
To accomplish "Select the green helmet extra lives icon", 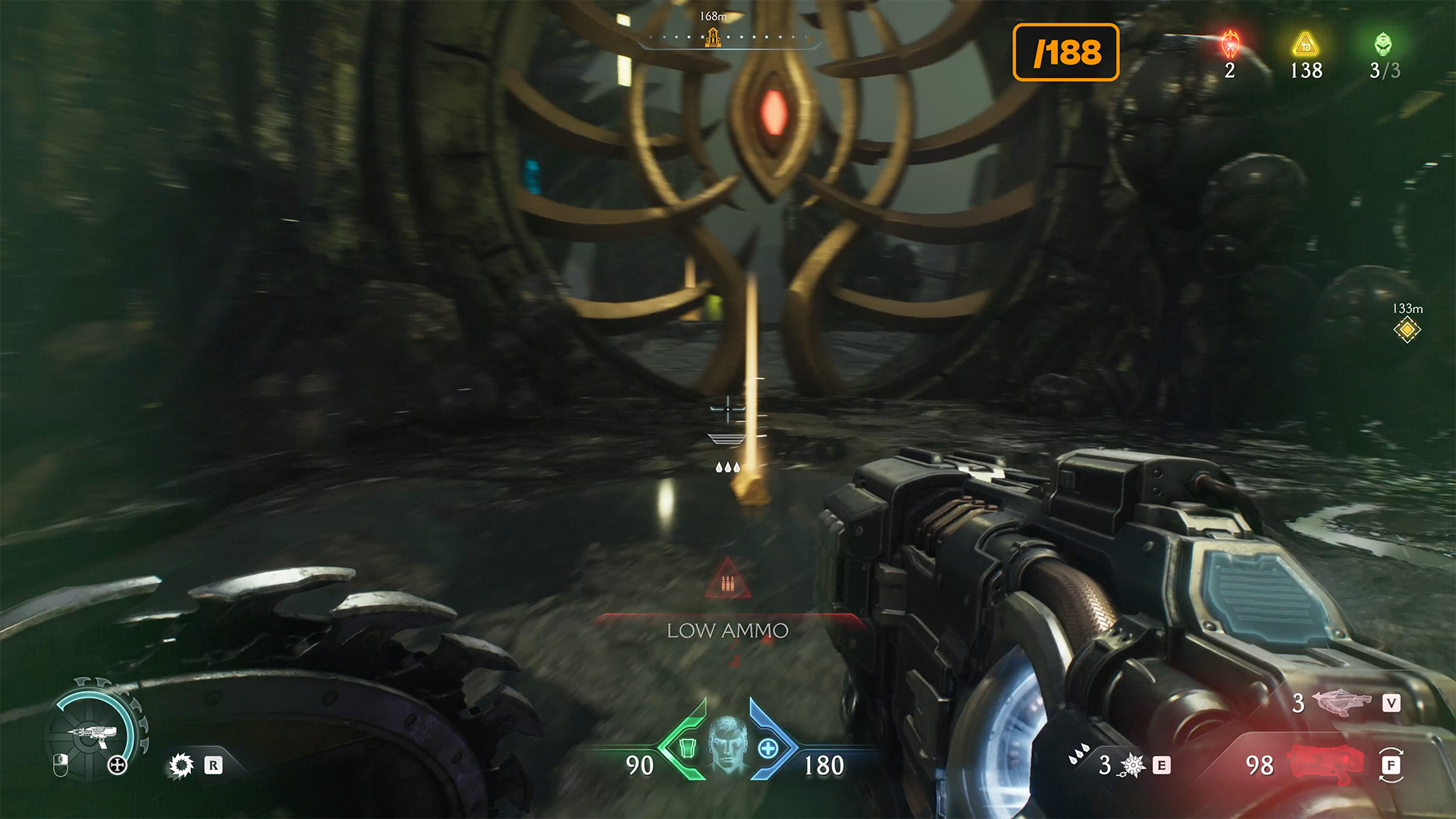I will (x=1383, y=45).
